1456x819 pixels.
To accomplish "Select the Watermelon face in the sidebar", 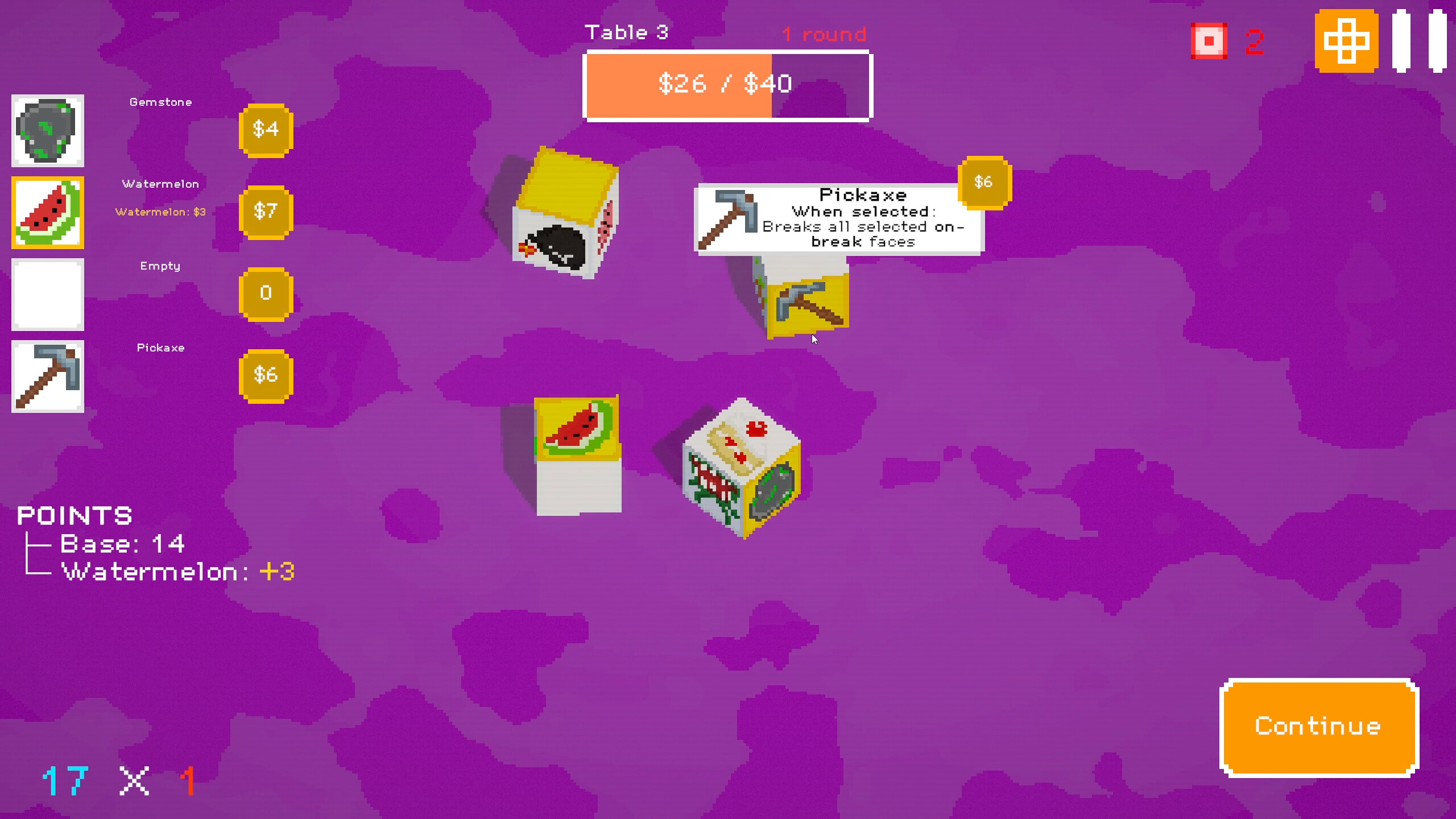I will tap(48, 213).
